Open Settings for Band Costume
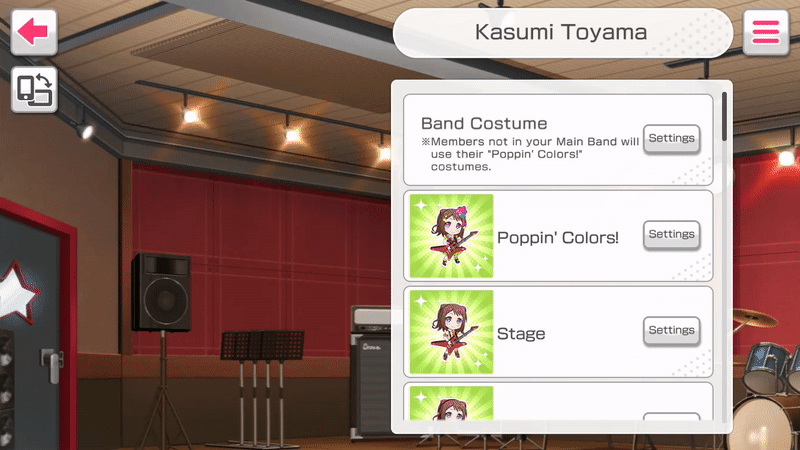The image size is (800, 450). [x=671, y=139]
